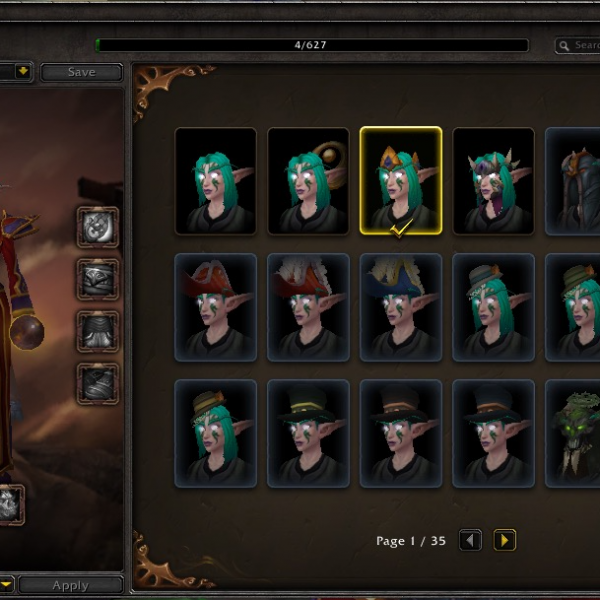Screen dimensions: 600x600
Task: Click the Save outfit button
Action: point(81,72)
